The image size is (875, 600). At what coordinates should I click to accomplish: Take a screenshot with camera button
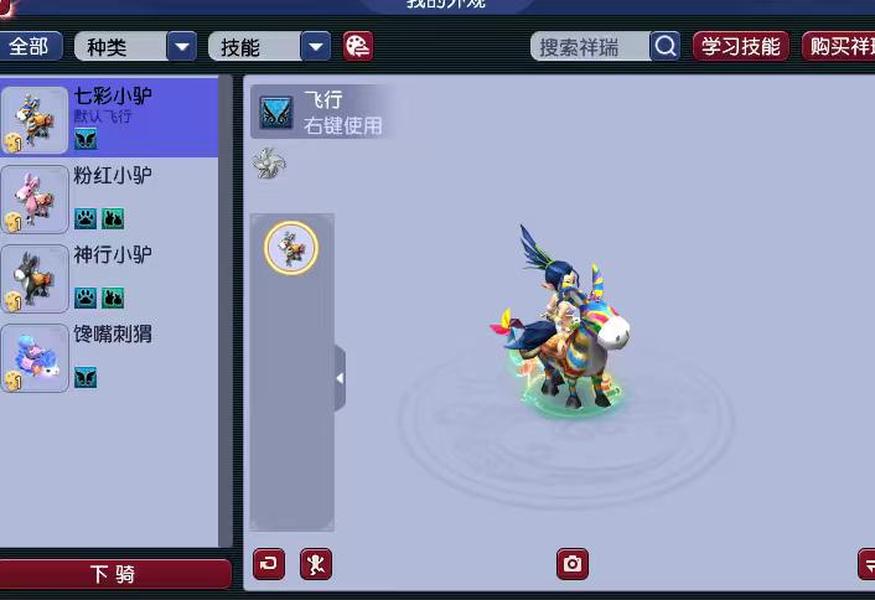pyautogui.click(x=572, y=564)
